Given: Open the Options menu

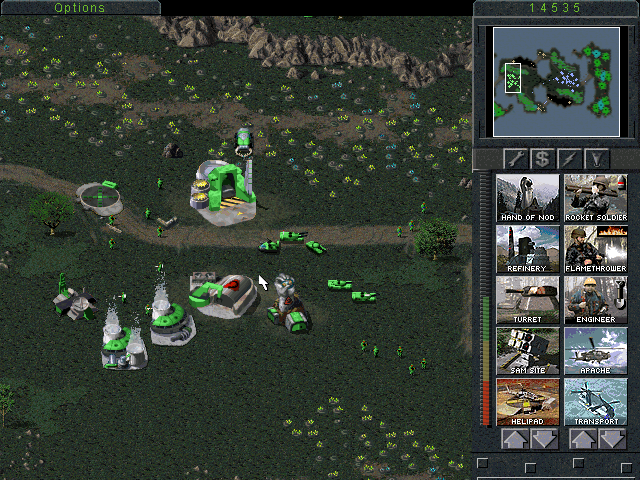Looking at the screenshot, I should click(79, 8).
